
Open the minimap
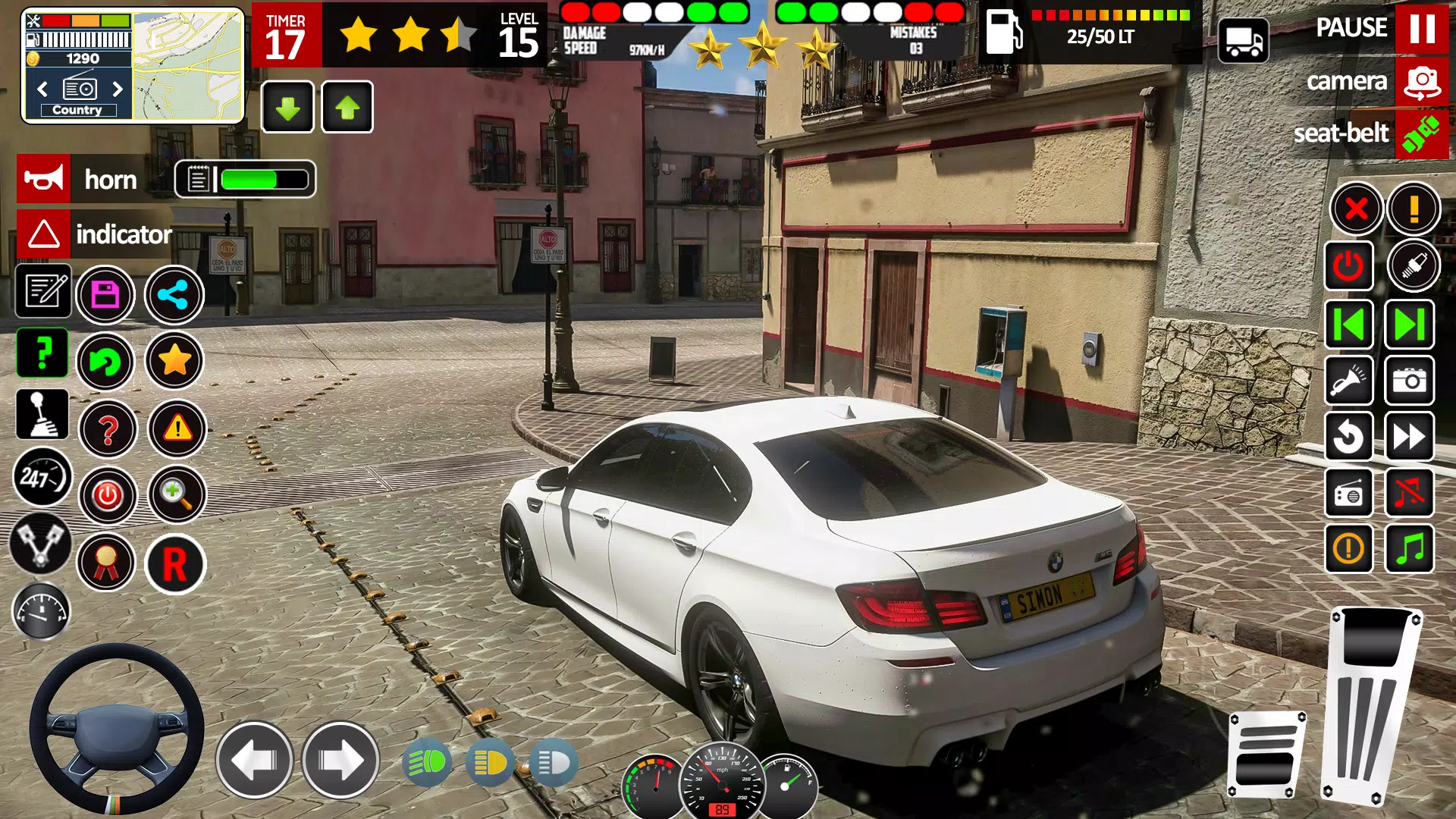pyautogui.click(x=188, y=65)
